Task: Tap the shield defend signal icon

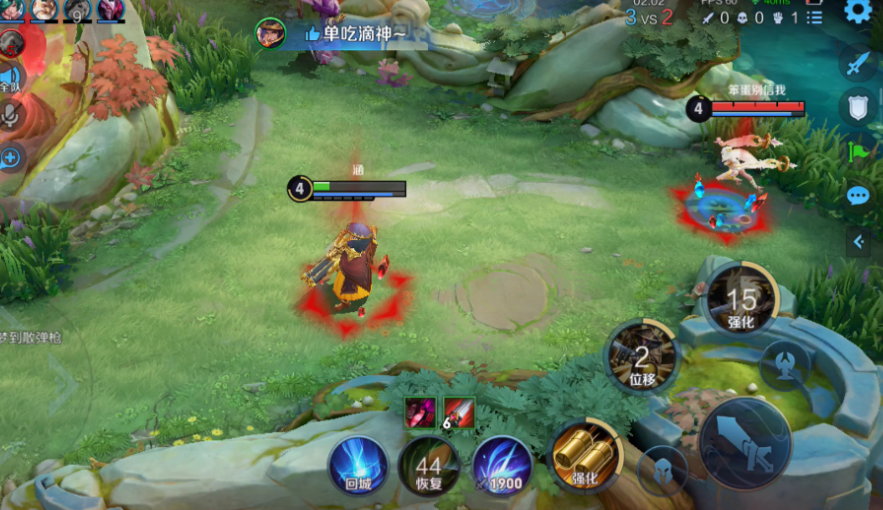Action: pos(858,107)
